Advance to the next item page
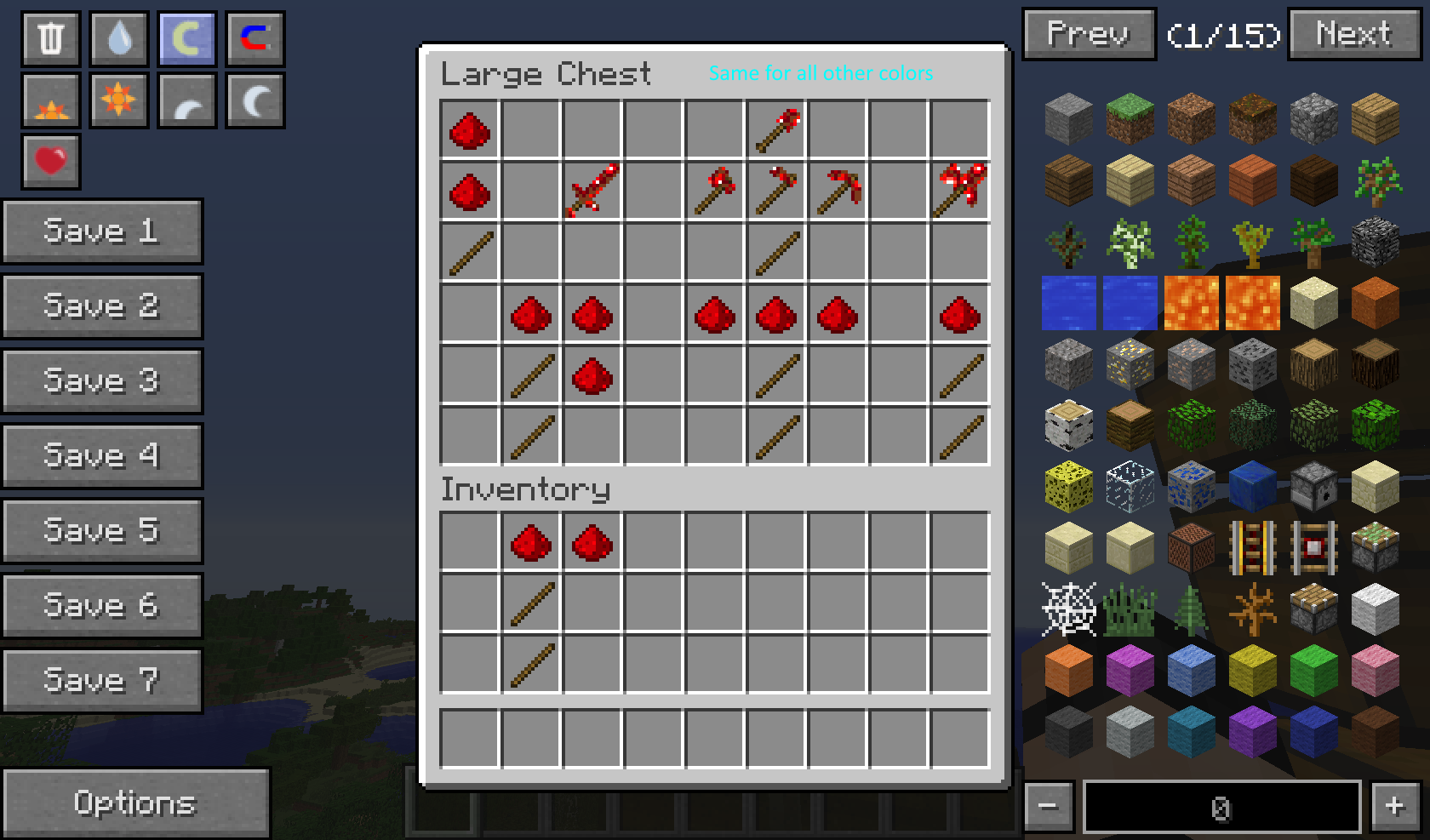Screen dimensions: 1430x840 [x=1353, y=35]
